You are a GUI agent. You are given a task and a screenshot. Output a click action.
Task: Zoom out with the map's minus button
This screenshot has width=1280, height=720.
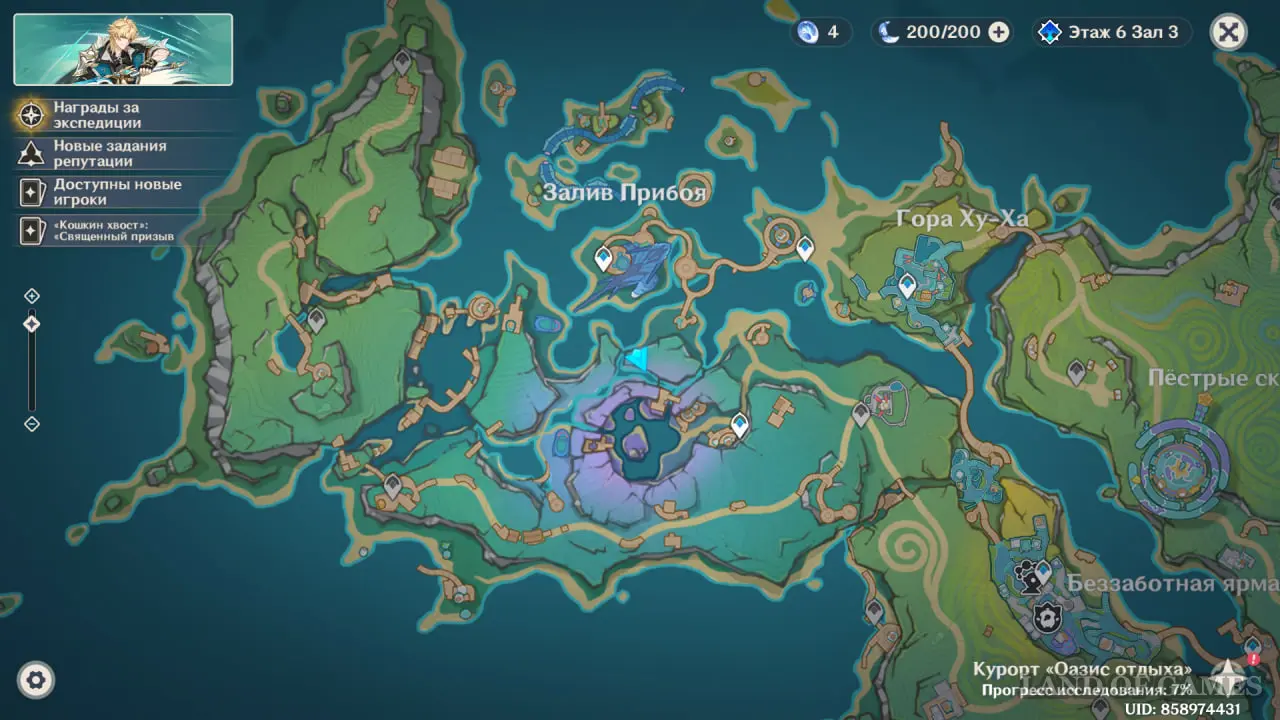pyautogui.click(x=32, y=424)
